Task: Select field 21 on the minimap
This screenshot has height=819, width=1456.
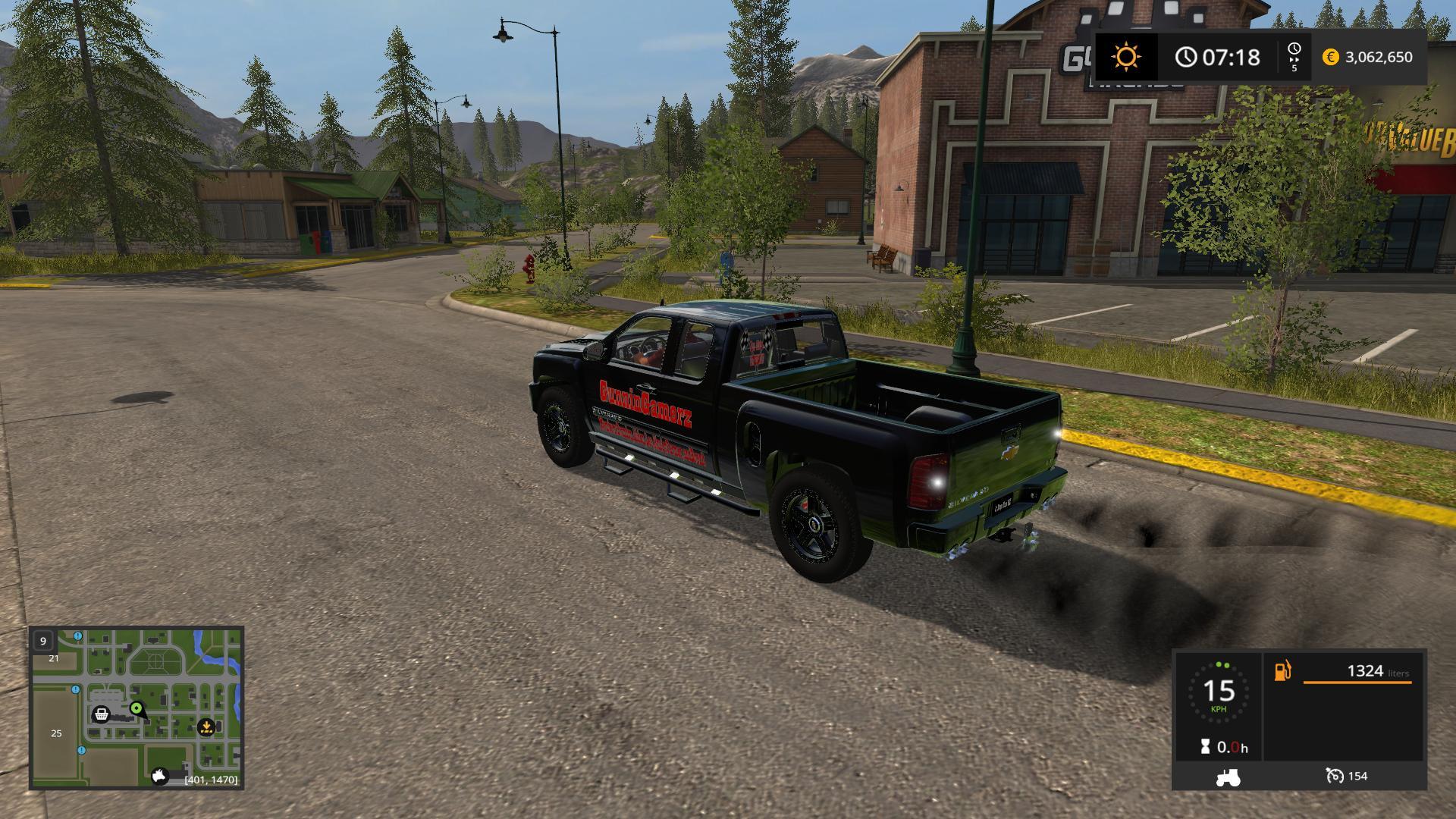Action: [54, 659]
